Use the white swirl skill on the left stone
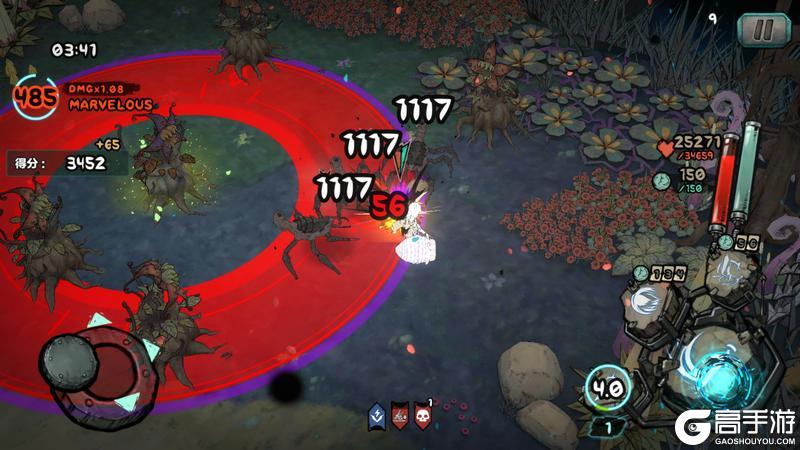 point(646,301)
